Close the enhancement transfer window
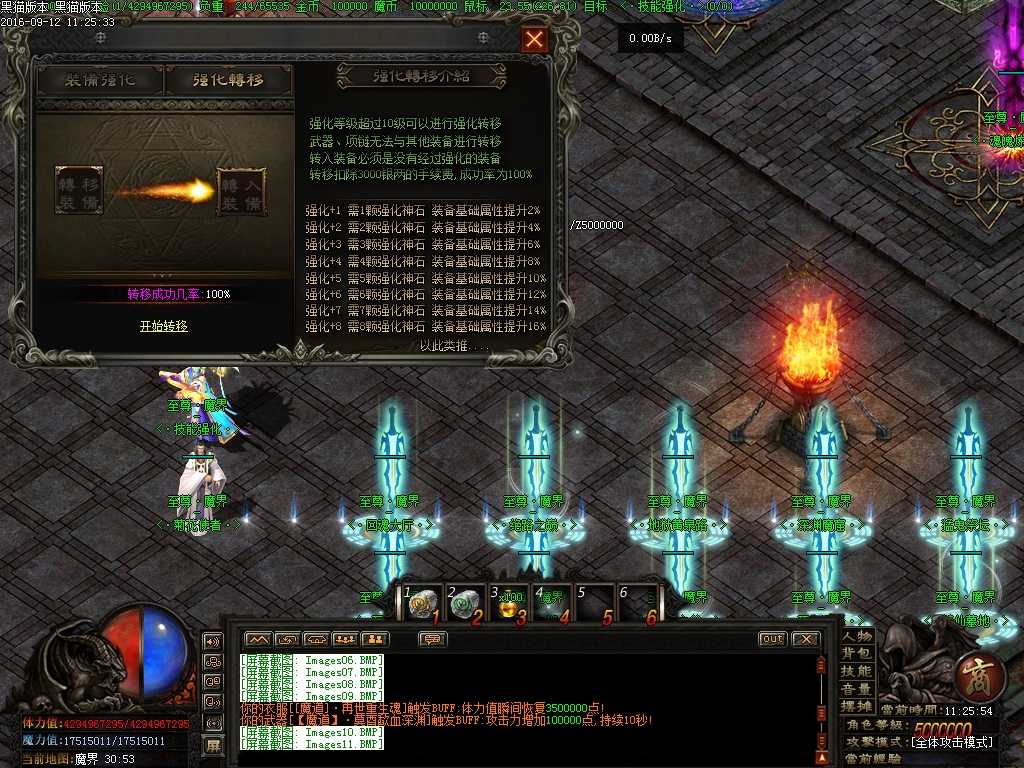 click(535, 40)
